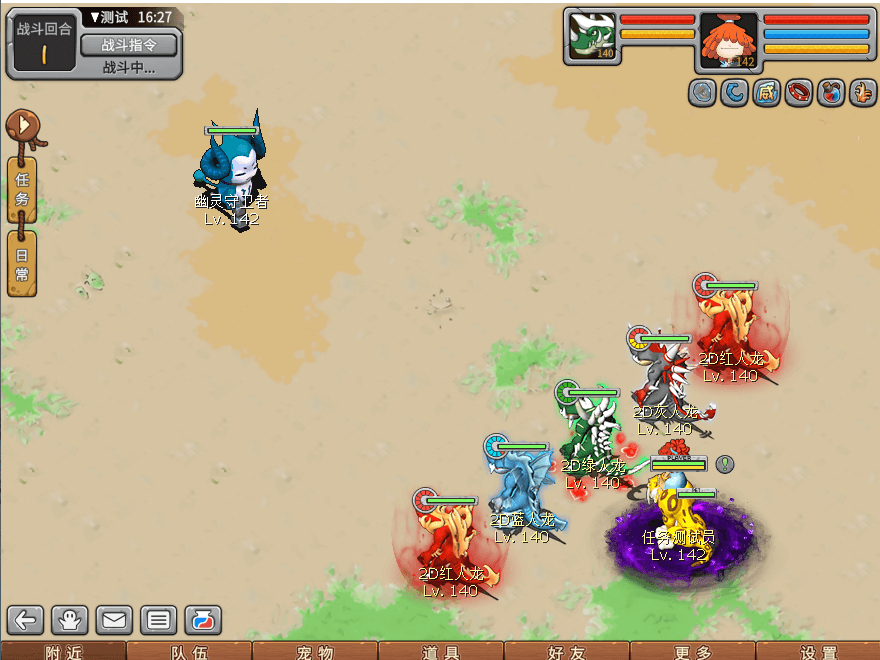The image size is (880, 660).
Task: Open the 战斗指令 battle command button
Action: pyautogui.click(x=128, y=45)
